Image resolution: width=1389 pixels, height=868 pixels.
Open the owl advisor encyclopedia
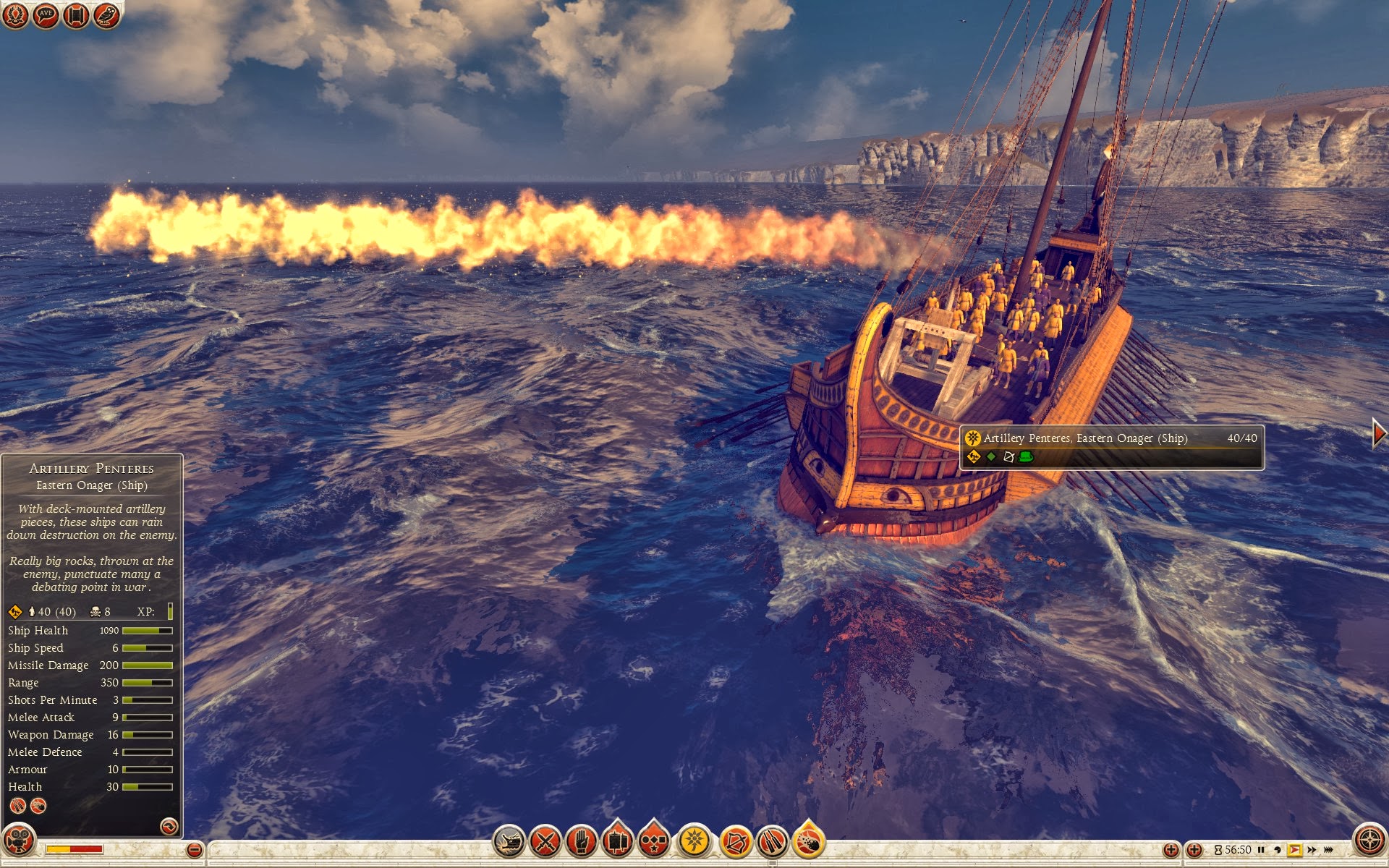pyautogui.click(x=106, y=15)
